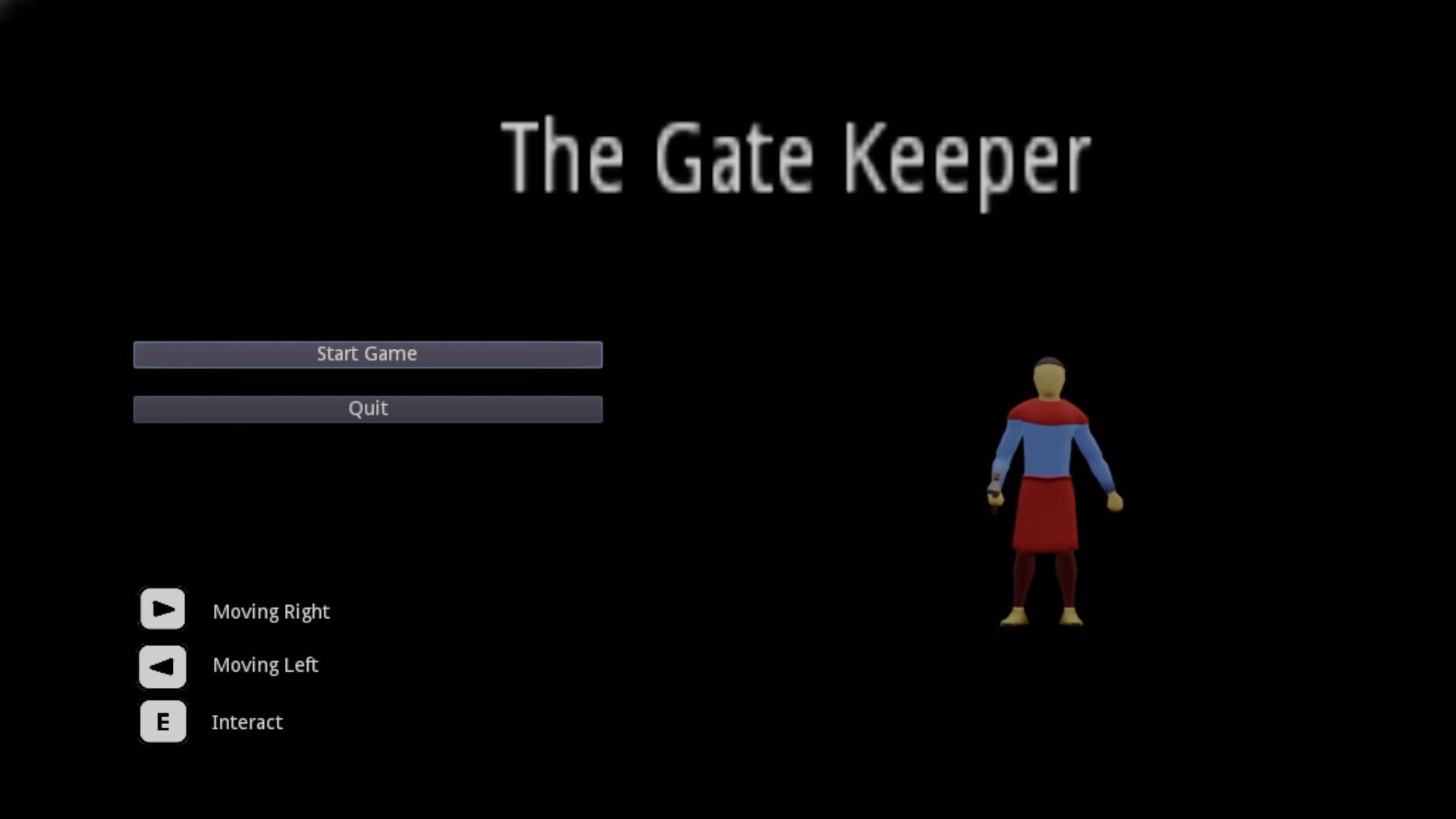Viewport: 1456px width, 819px height.
Task: Toggle the Interact key binding
Action: [162, 722]
